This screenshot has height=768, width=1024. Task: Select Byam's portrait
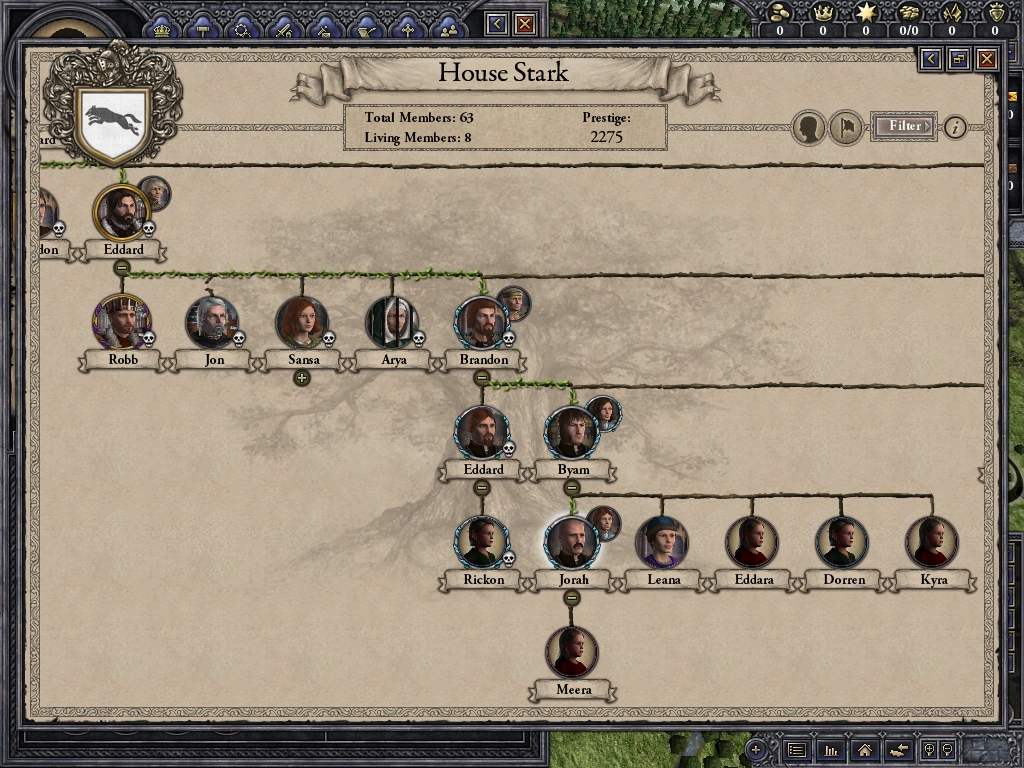click(x=571, y=431)
